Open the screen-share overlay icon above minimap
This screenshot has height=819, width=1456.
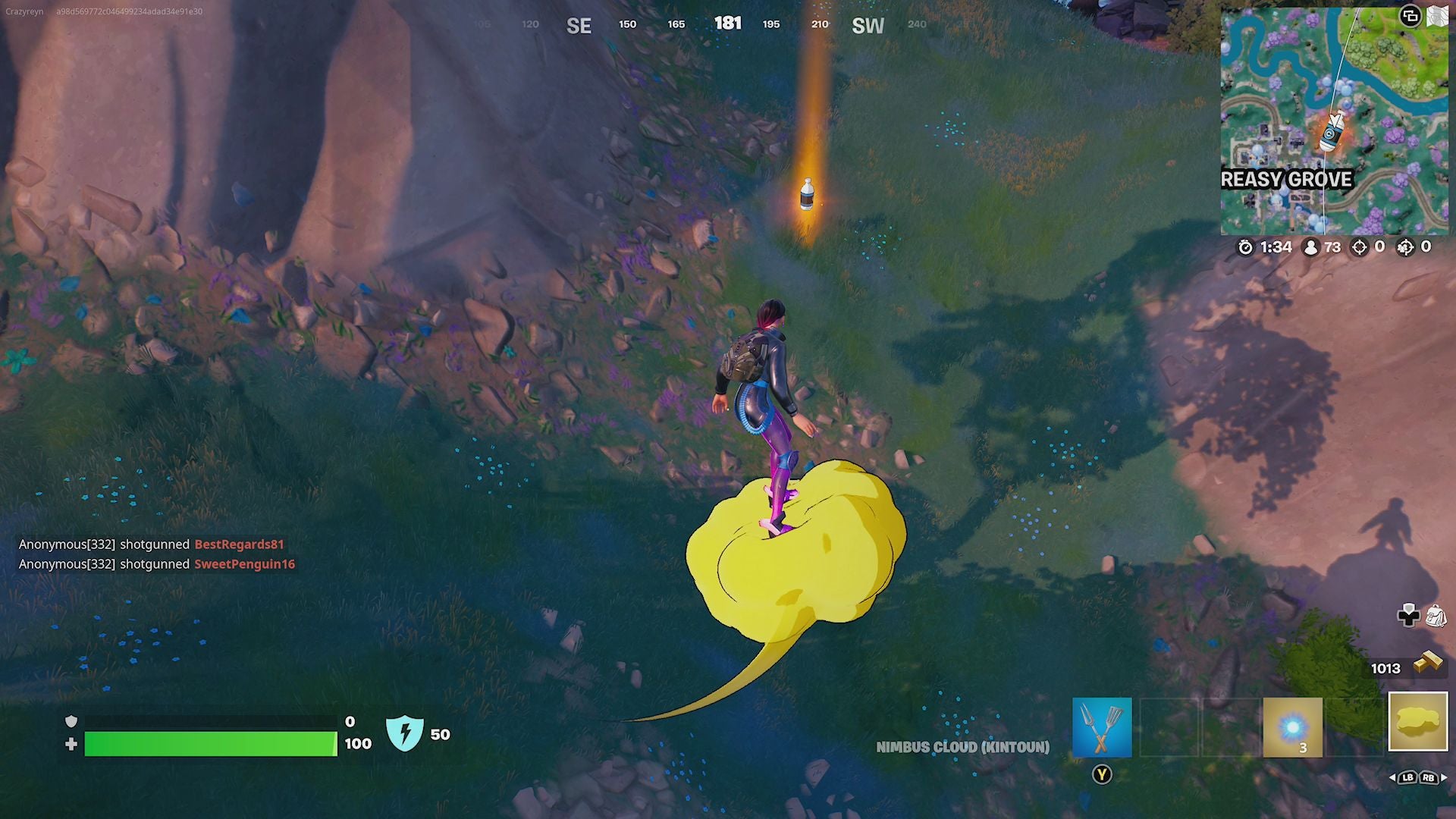click(x=1410, y=17)
